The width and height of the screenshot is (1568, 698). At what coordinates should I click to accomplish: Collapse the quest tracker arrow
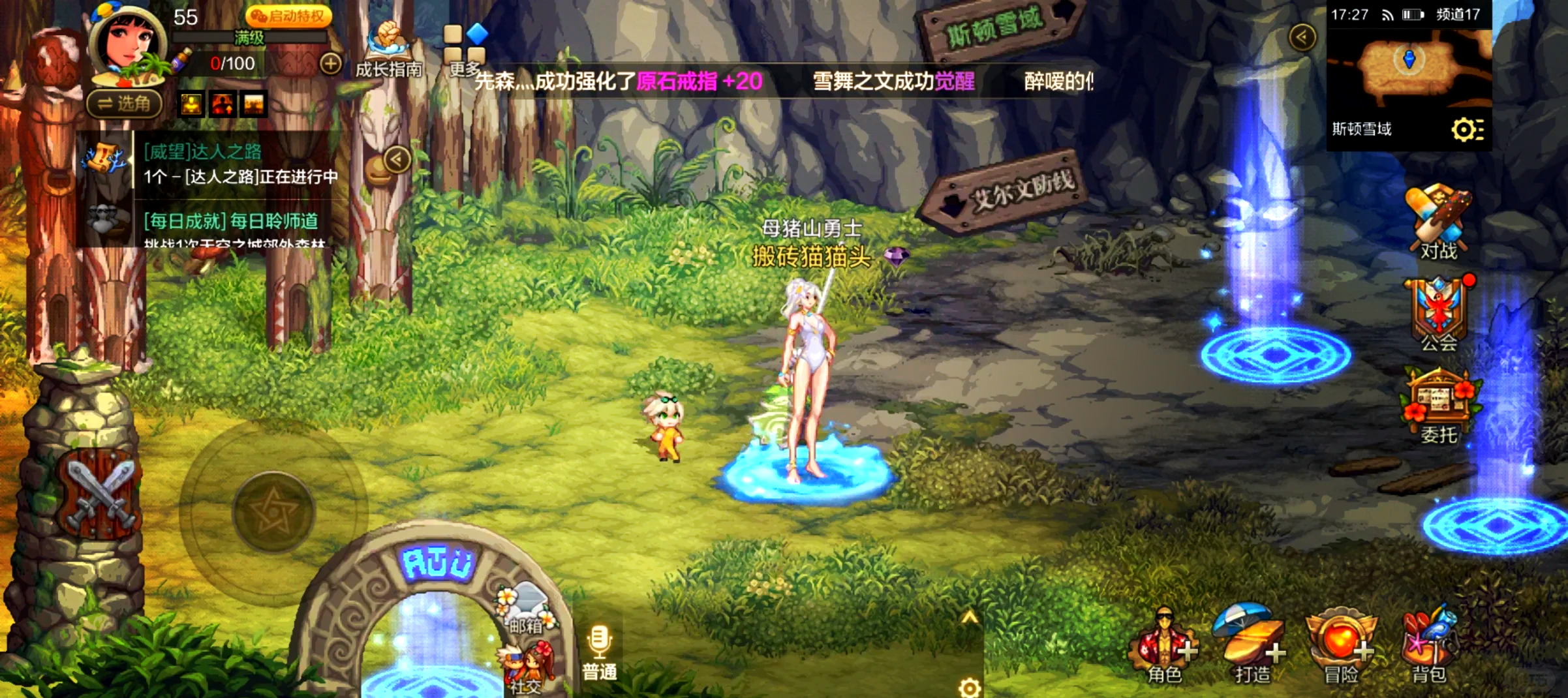click(397, 159)
